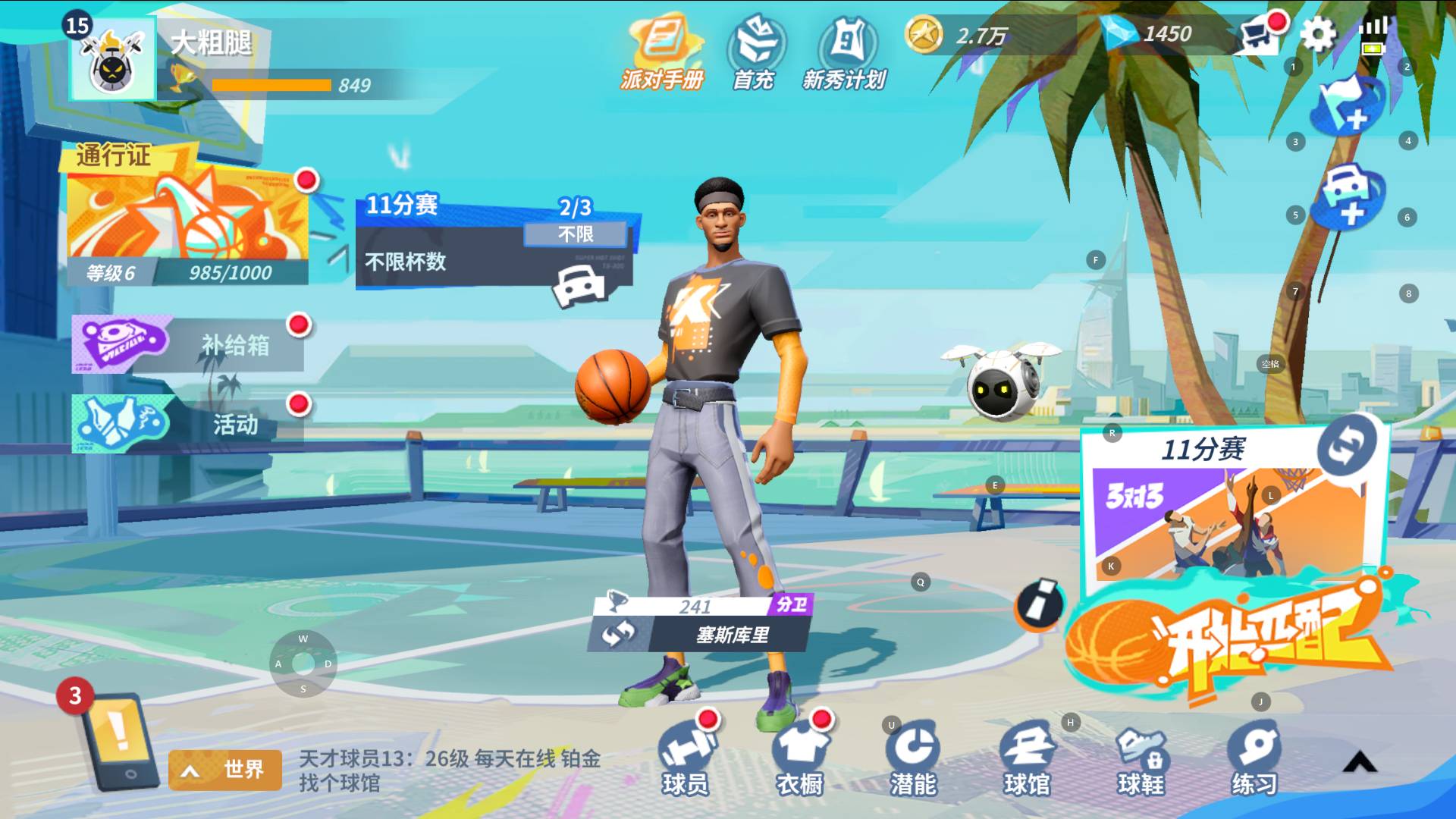Switch game mode with the swap arrows
The image size is (1456, 819).
click(x=1347, y=445)
